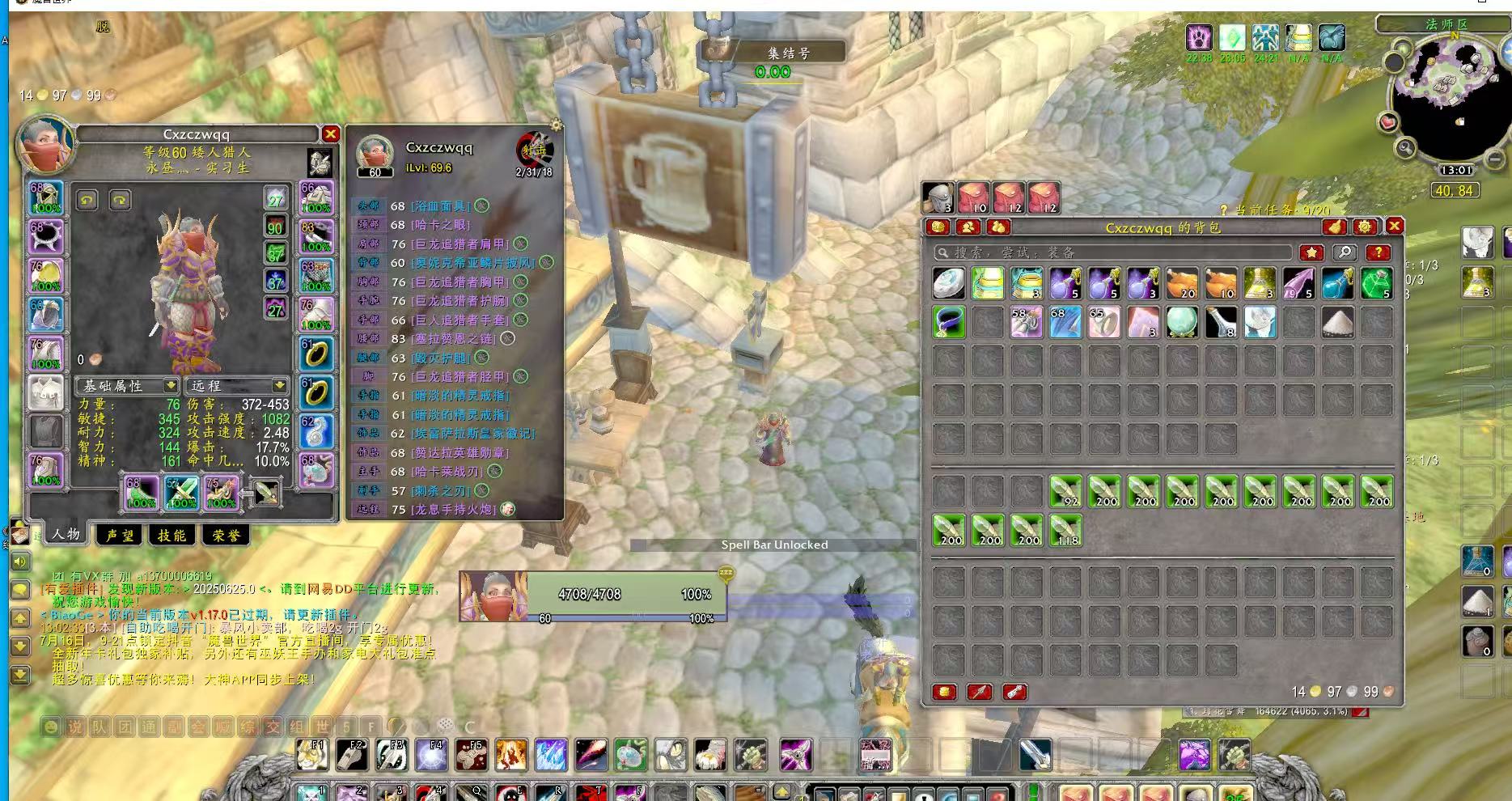Select the roast chicken stack of 20

1182,283
